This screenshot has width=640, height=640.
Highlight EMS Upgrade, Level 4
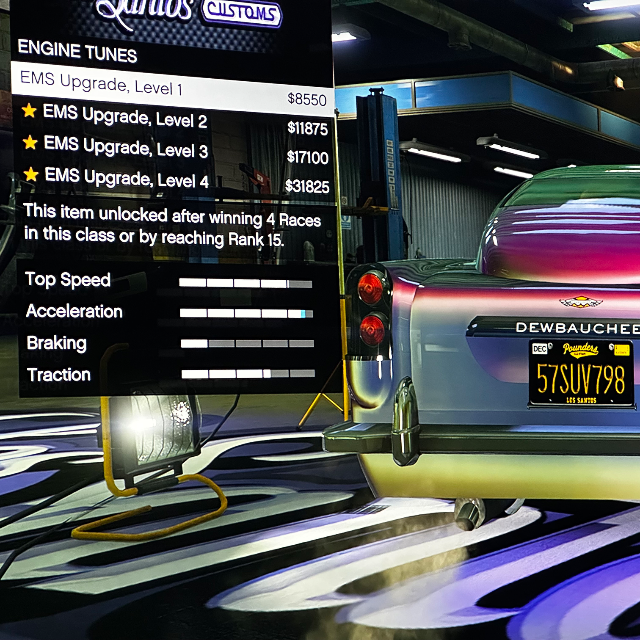point(172,181)
